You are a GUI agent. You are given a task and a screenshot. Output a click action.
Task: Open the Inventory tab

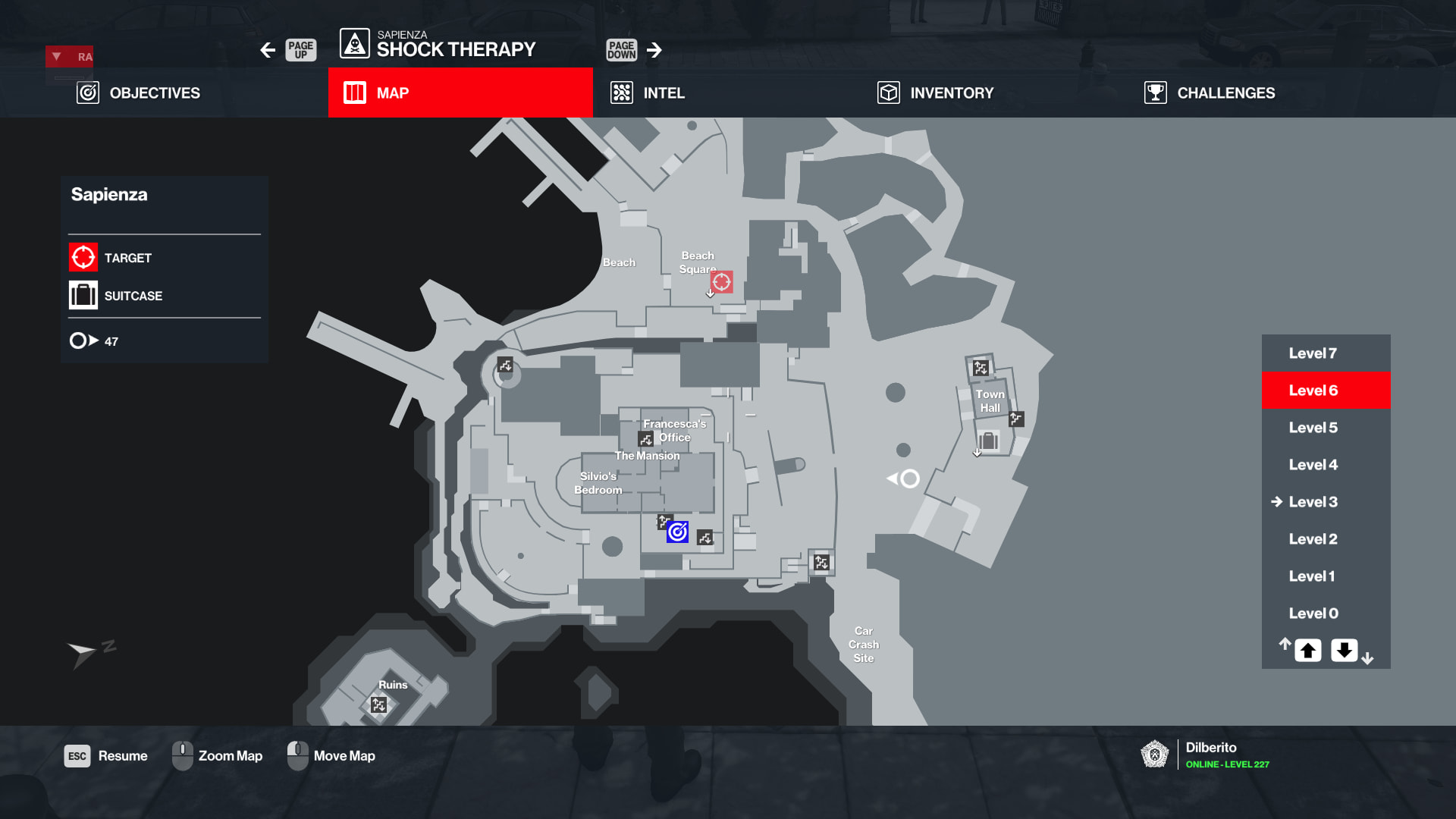pyautogui.click(x=935, y=93)
